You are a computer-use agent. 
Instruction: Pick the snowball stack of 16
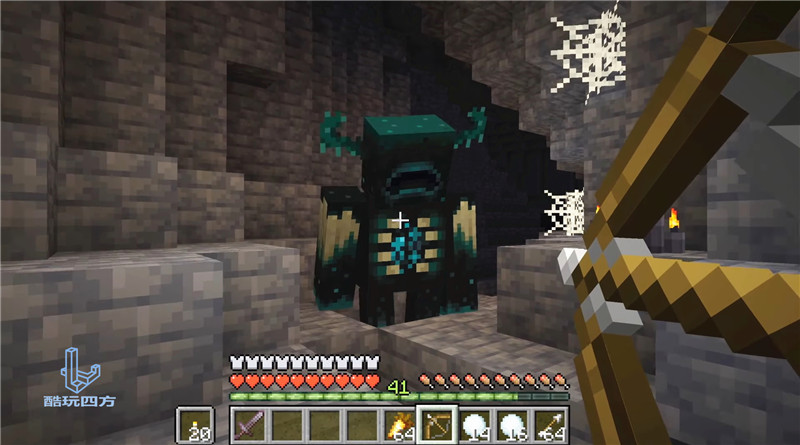[512, 425]
